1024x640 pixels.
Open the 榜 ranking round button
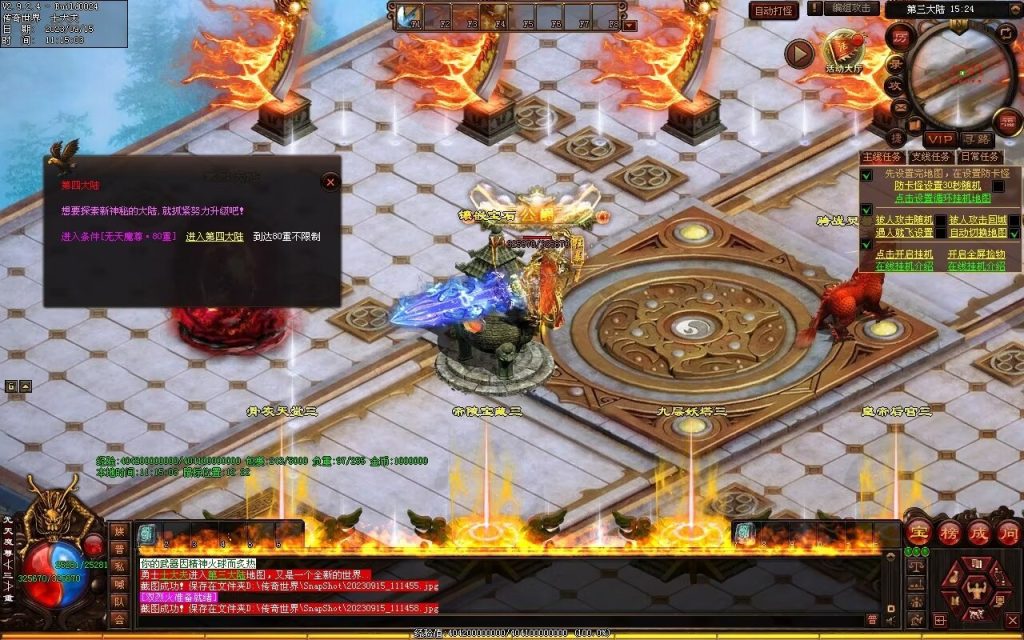(x=949, y=532)
